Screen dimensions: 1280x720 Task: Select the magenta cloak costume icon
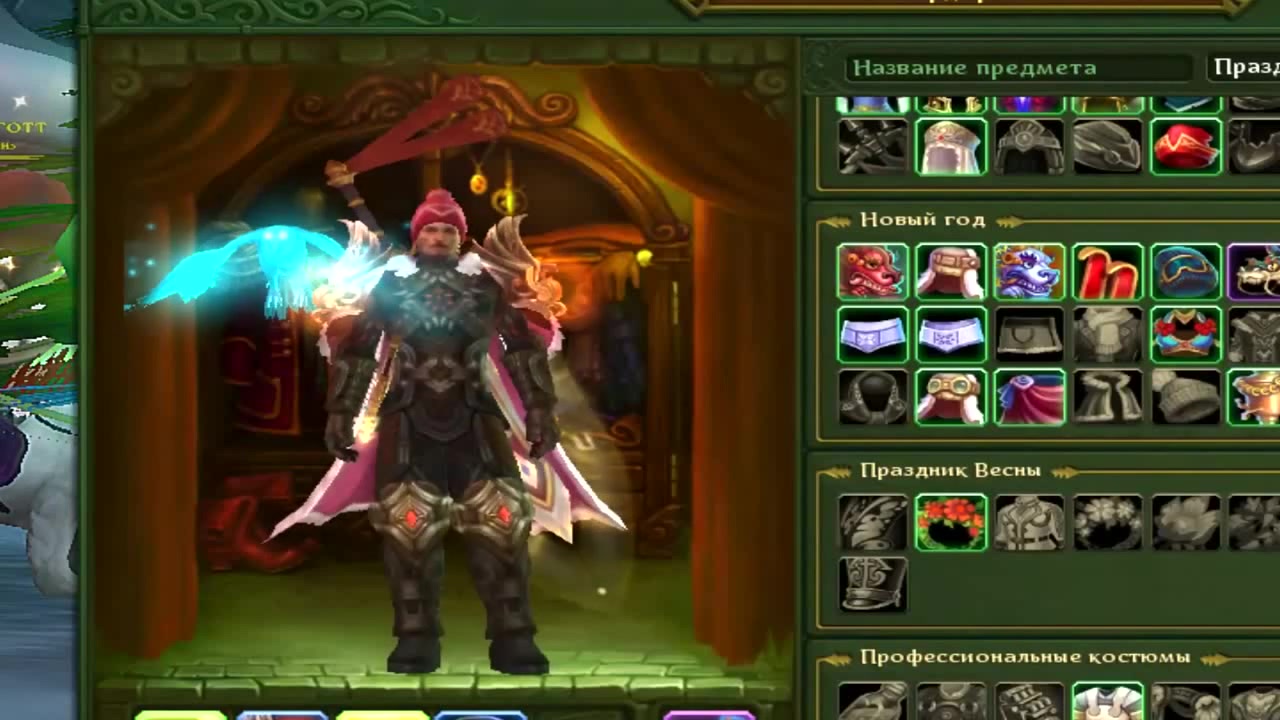(x=1029, y=397)
